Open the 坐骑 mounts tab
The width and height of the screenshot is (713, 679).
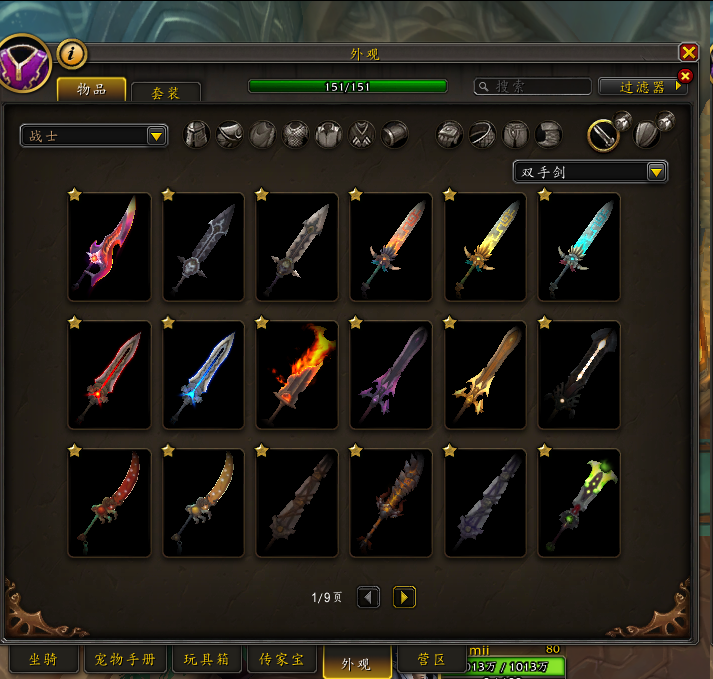coord(42,660)
